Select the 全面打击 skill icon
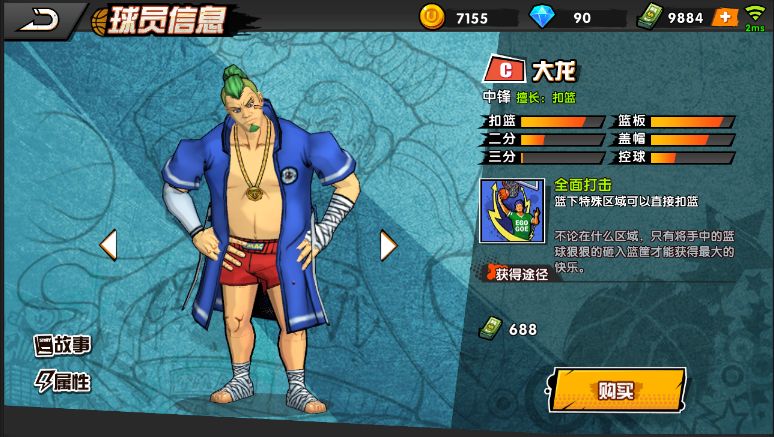The image size is (774, 437). click(x=512, y=211)
